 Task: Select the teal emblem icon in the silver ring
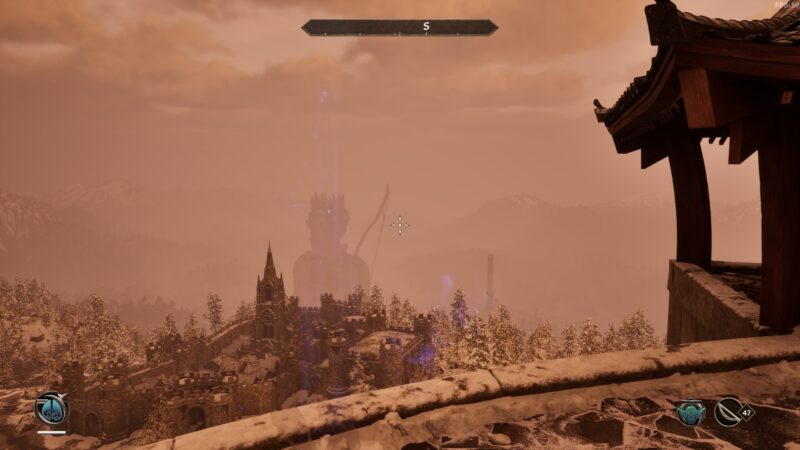click(50, 408)
